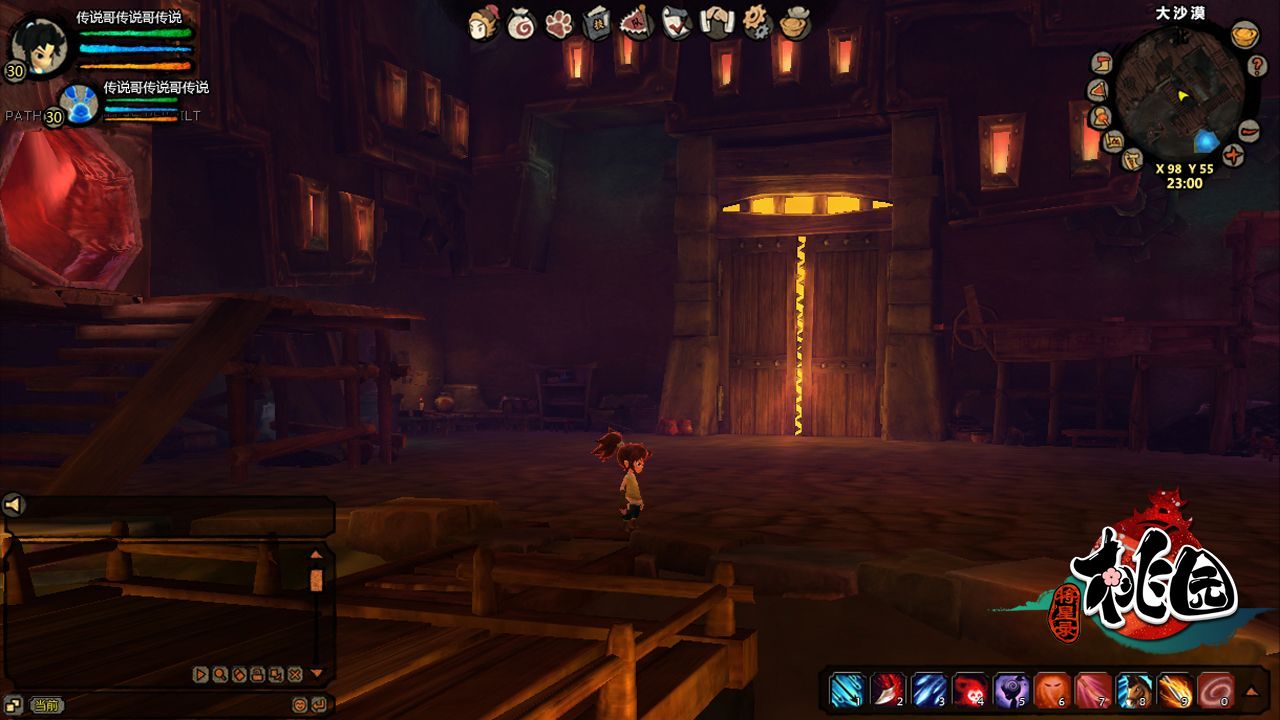
Task: Click the question mark help button by minimap
Action: [x=1259, y=66]
